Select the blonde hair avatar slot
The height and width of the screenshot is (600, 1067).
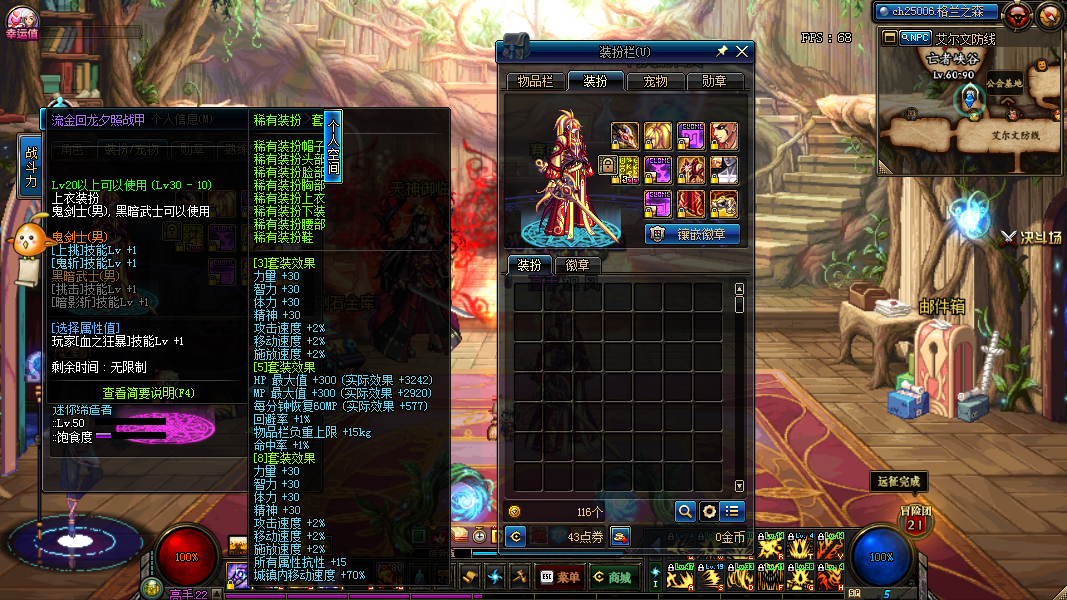[x=657, y=135]
